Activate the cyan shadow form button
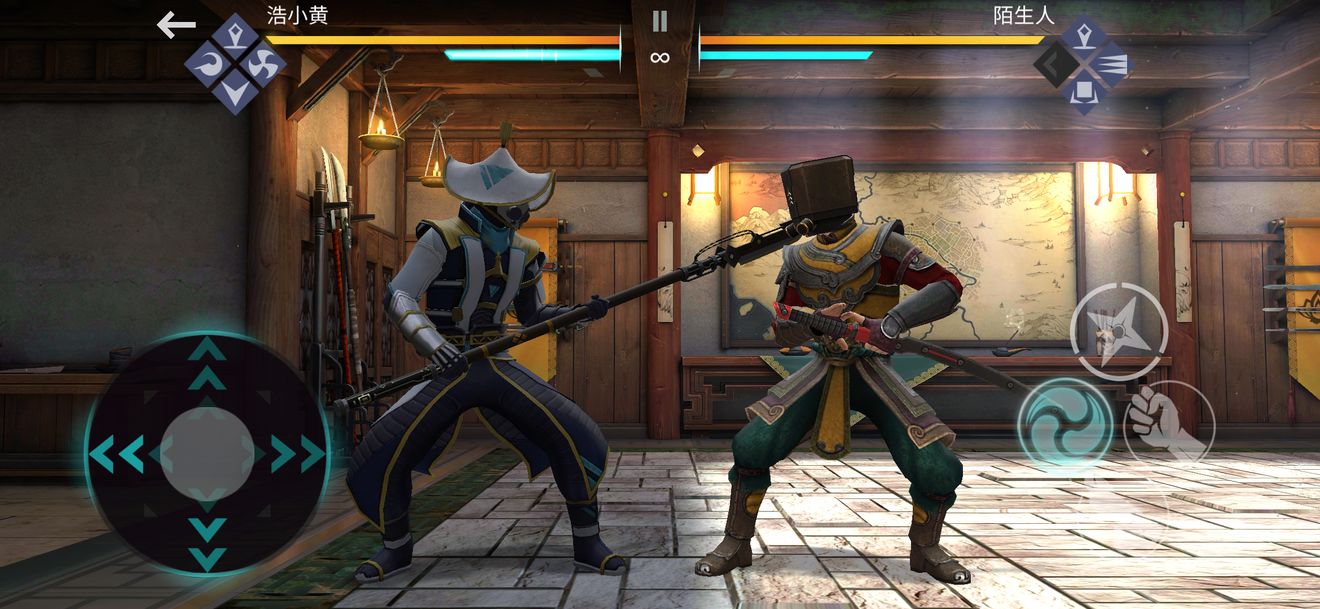The image size is (1320, 609). pyautogui.click(x=1066, y=423)
